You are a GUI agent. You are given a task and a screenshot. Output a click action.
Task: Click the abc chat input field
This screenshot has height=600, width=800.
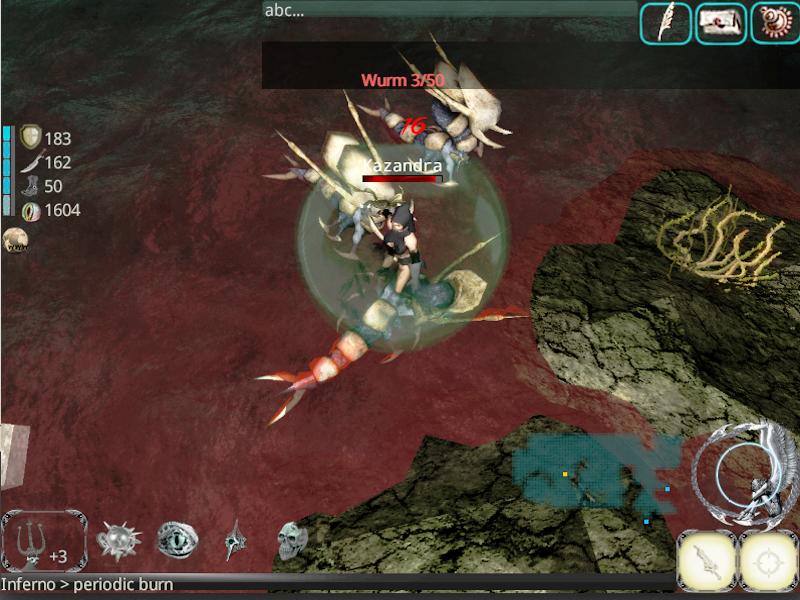(449, 10)
